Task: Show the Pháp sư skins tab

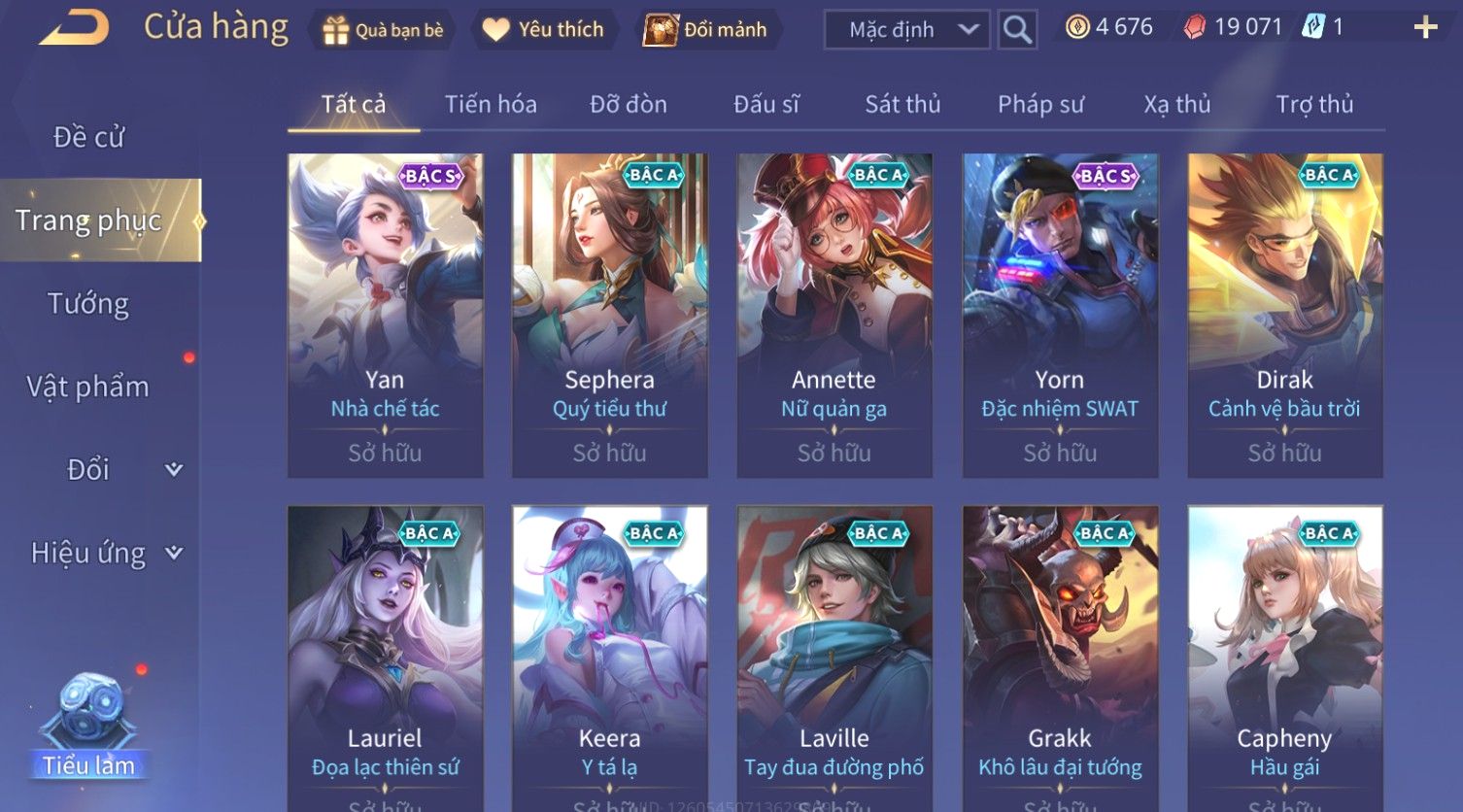Action: click(1040, 104)
